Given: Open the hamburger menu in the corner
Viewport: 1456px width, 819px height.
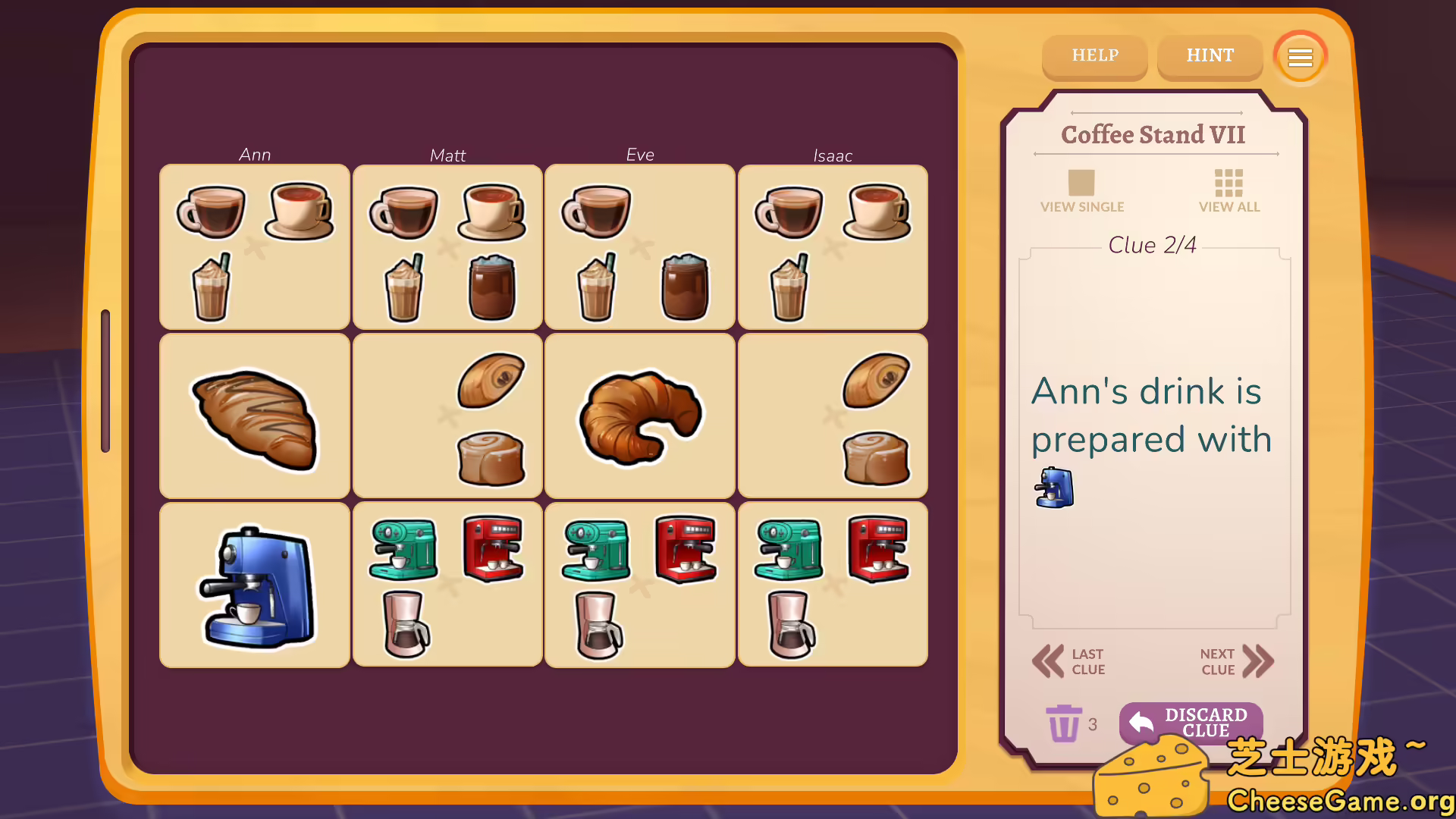Looking at the screenshot, I should [1300, 57].
